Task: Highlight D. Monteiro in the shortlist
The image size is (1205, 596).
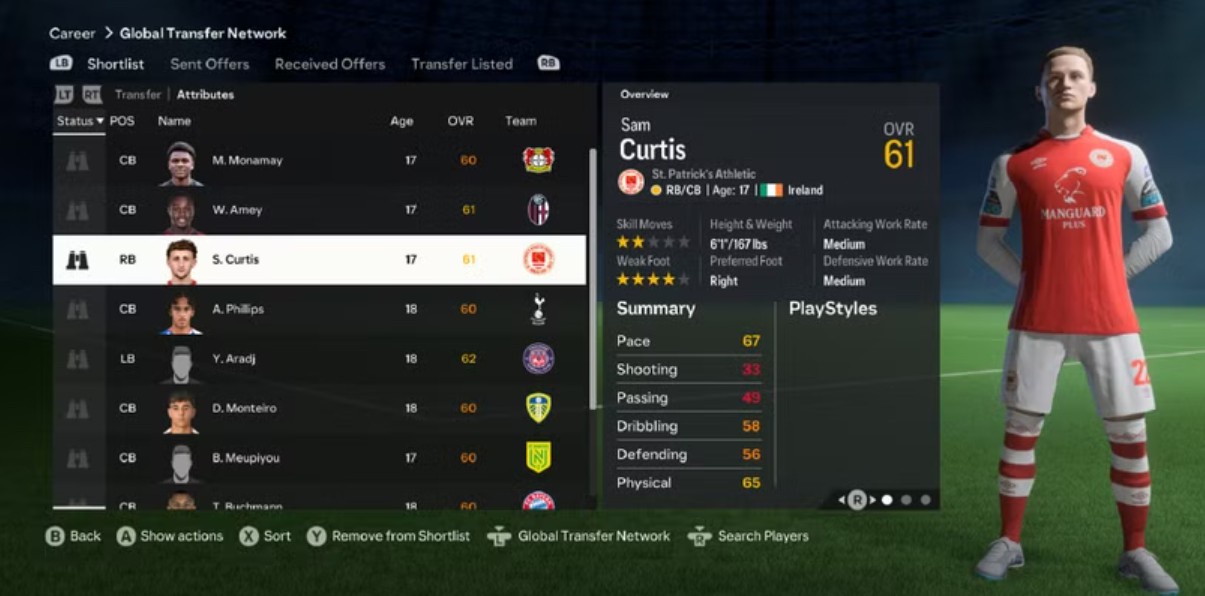Action: pyautogui.click(x=319, y=408)
